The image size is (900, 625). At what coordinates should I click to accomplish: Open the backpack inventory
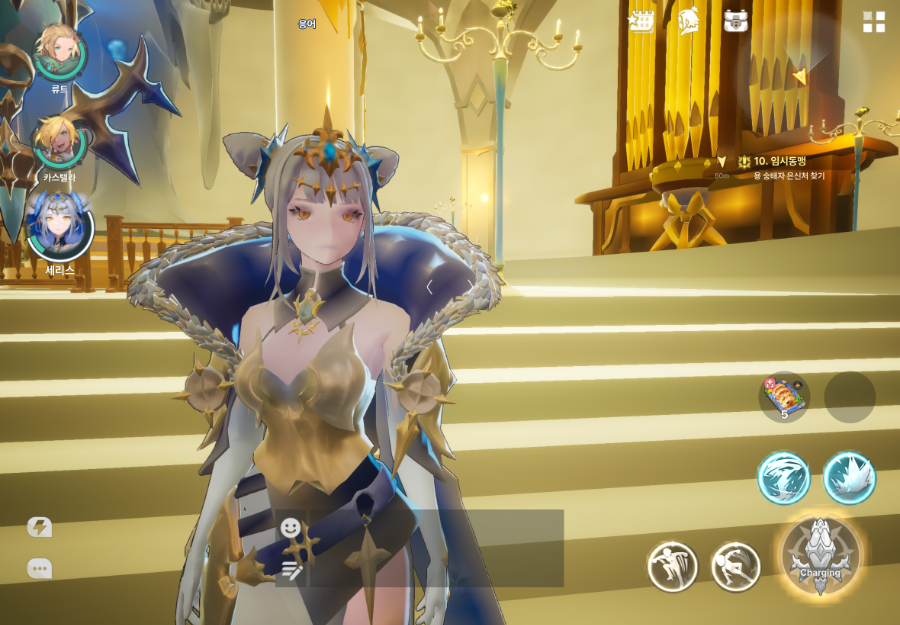(736, 21)
